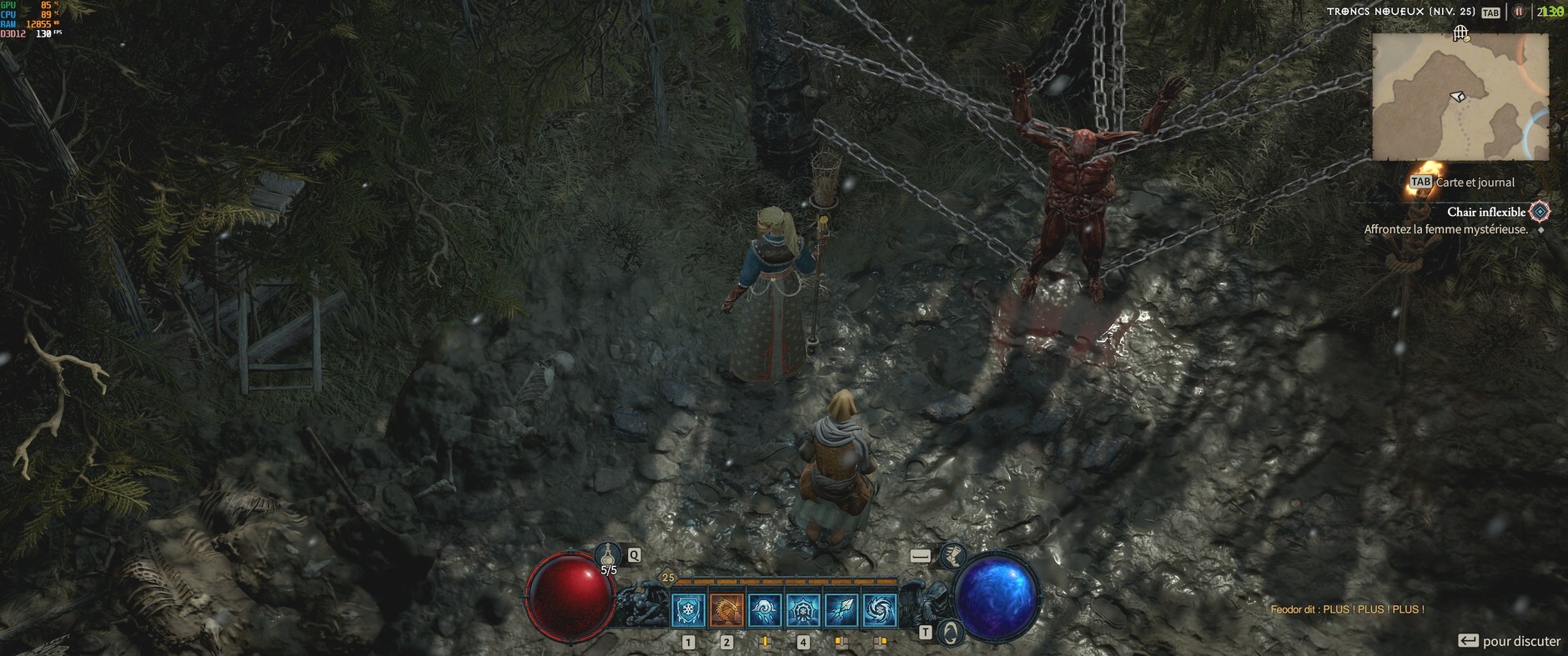Trigger the frost nova ring skill
The height and width of the screenshot is (656, 1568).
803,610
